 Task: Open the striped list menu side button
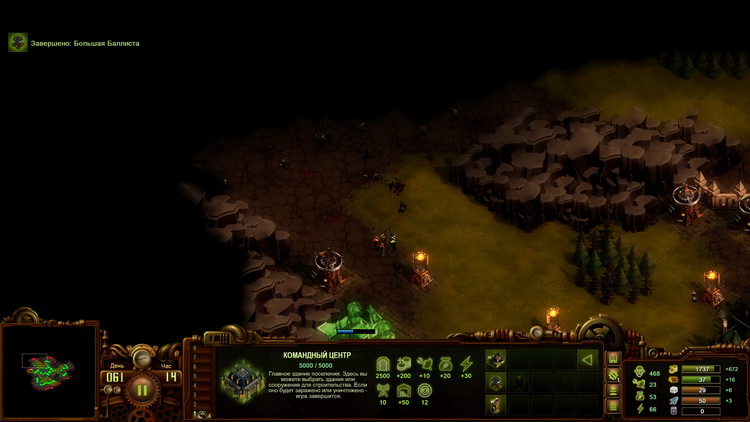pyautogui.click(x=613, y=406)
